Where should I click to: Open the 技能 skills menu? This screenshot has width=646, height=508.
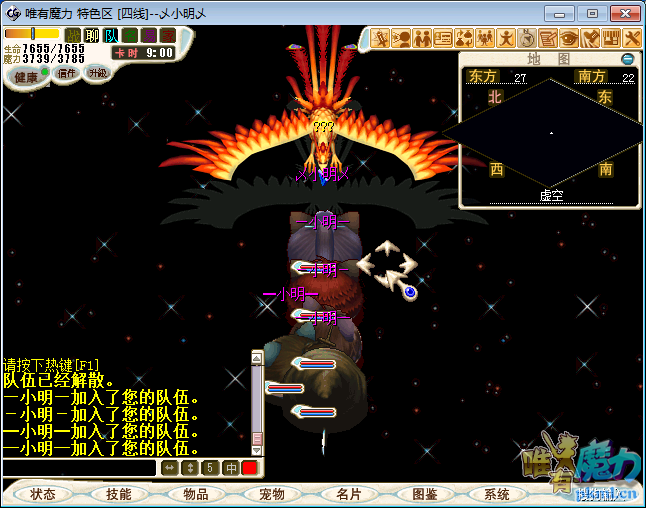119,494
